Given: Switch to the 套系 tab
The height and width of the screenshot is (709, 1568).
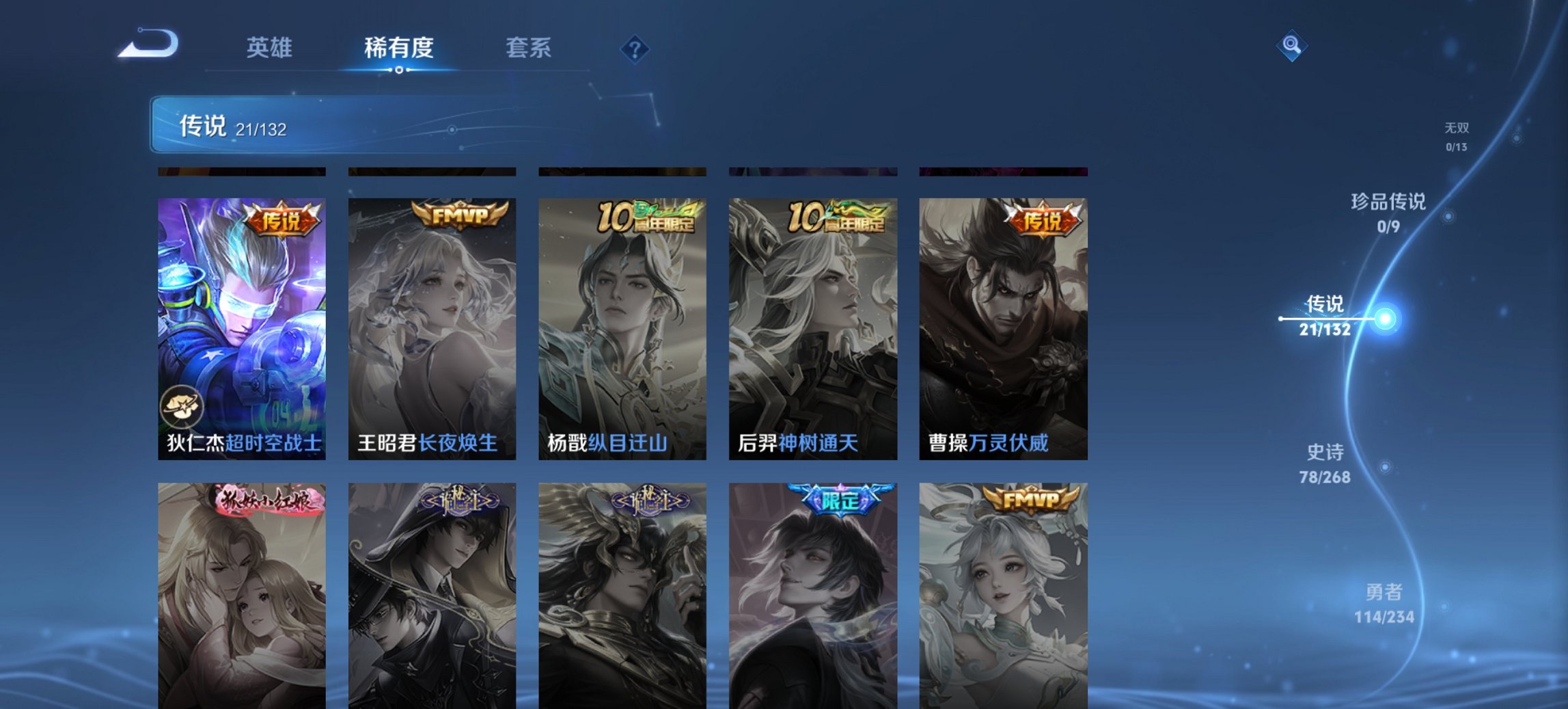Looking at the screenshot, I should [x=529, y=49].
